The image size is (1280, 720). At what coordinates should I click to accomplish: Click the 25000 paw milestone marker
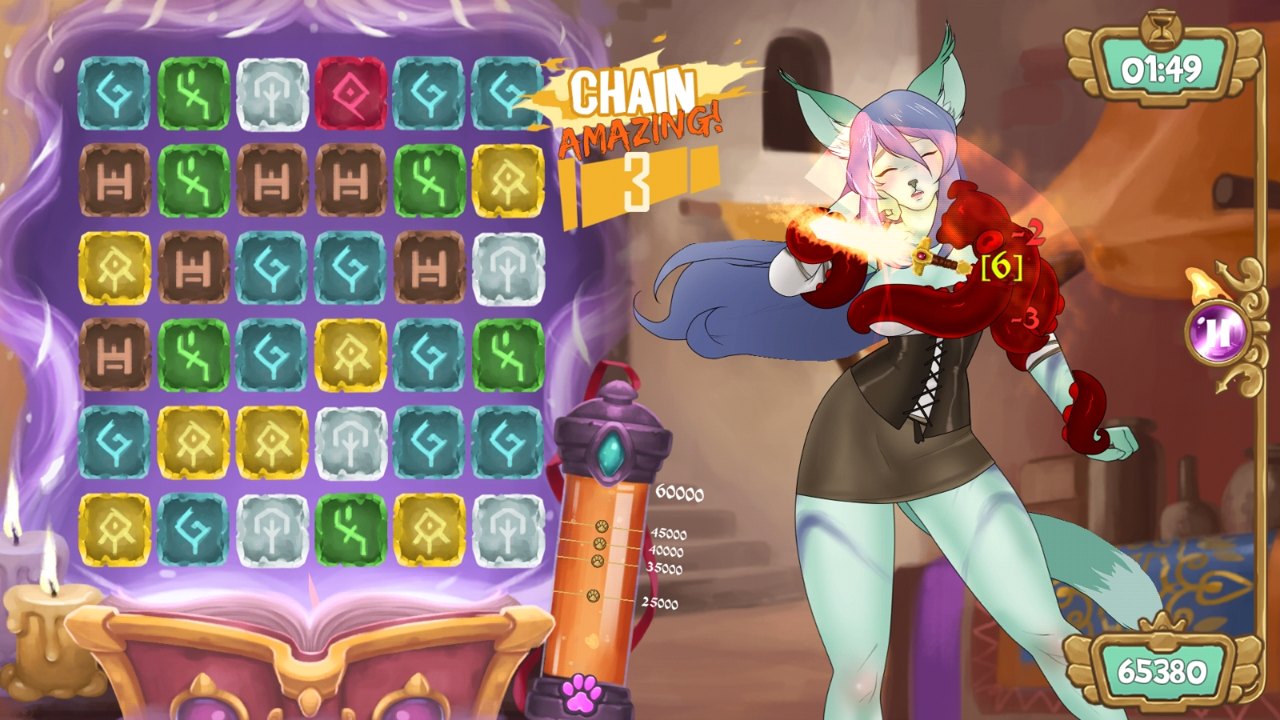(x=592, y=595)
